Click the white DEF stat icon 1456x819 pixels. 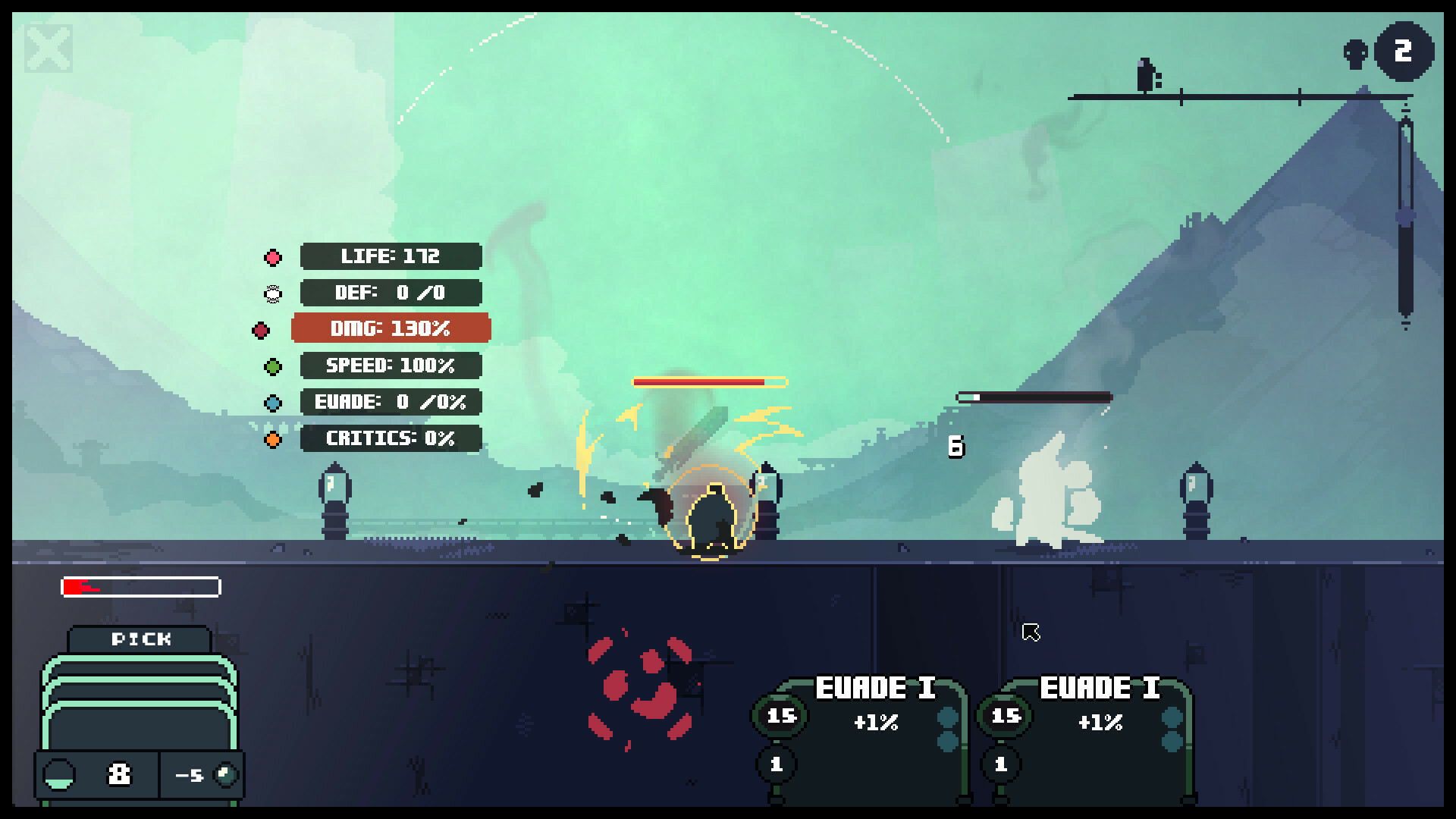[271, 293]
